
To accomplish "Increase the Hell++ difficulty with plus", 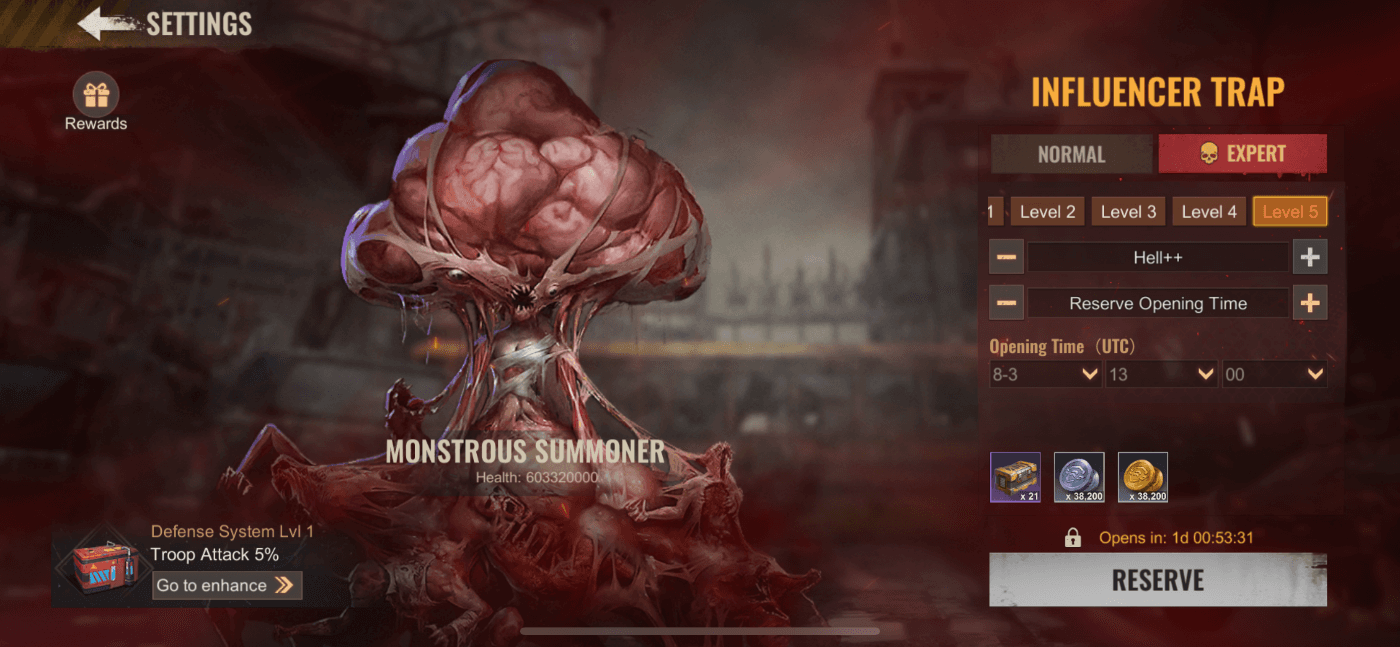I will tap(1310, 257).
